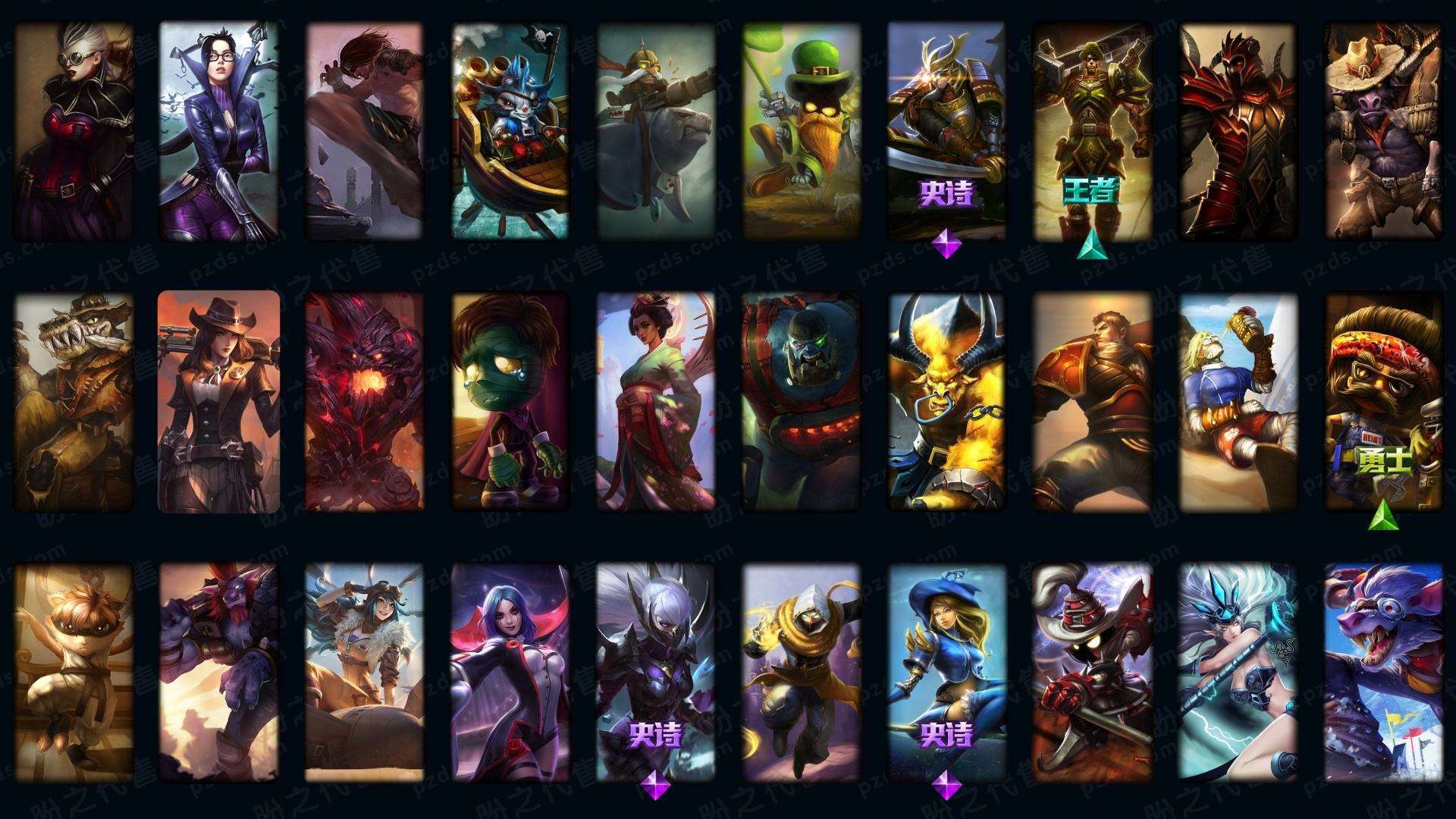Select the gold samurai skin card
Viewport: 1456px width, 819px height.
point(946,130)
